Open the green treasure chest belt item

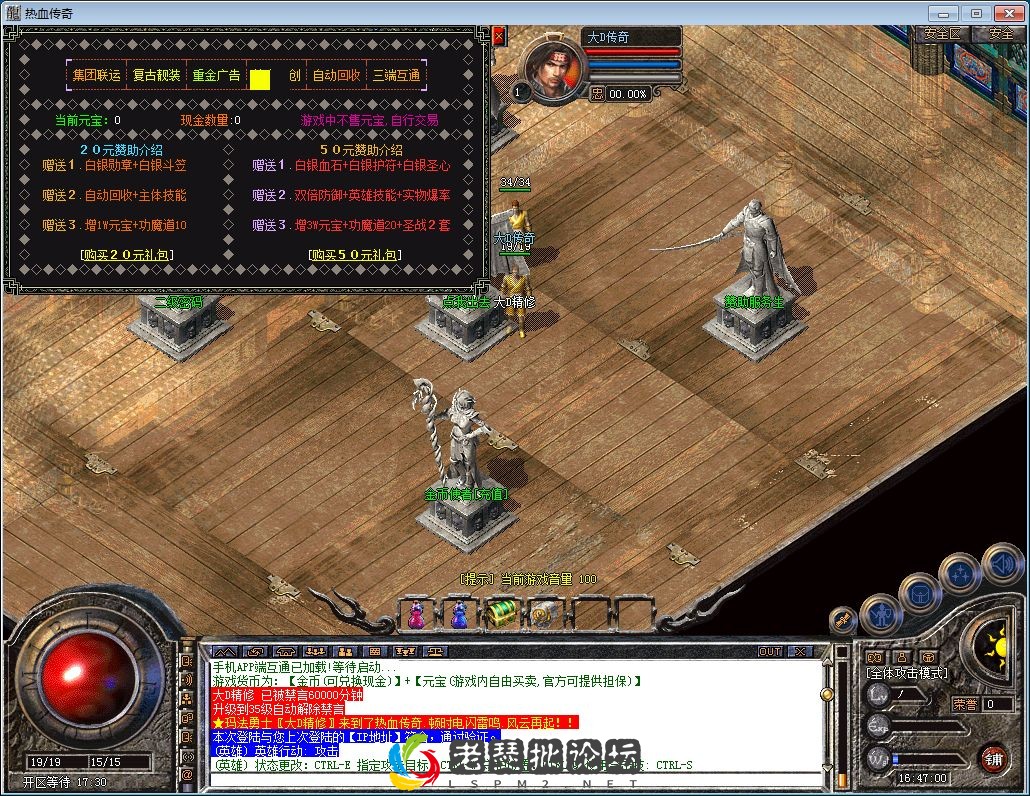[x=502, y=614]
